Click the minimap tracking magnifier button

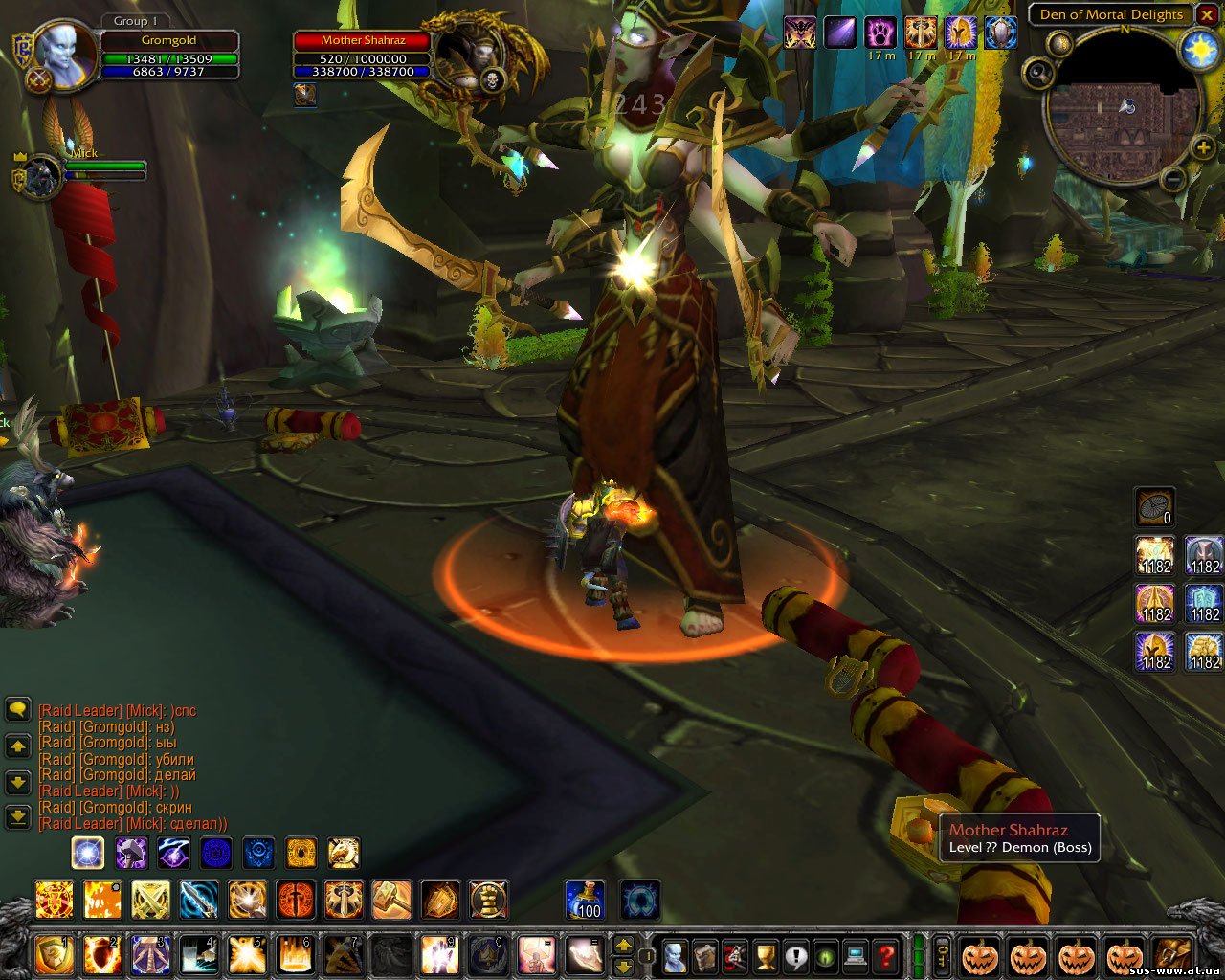(1038, 74)
